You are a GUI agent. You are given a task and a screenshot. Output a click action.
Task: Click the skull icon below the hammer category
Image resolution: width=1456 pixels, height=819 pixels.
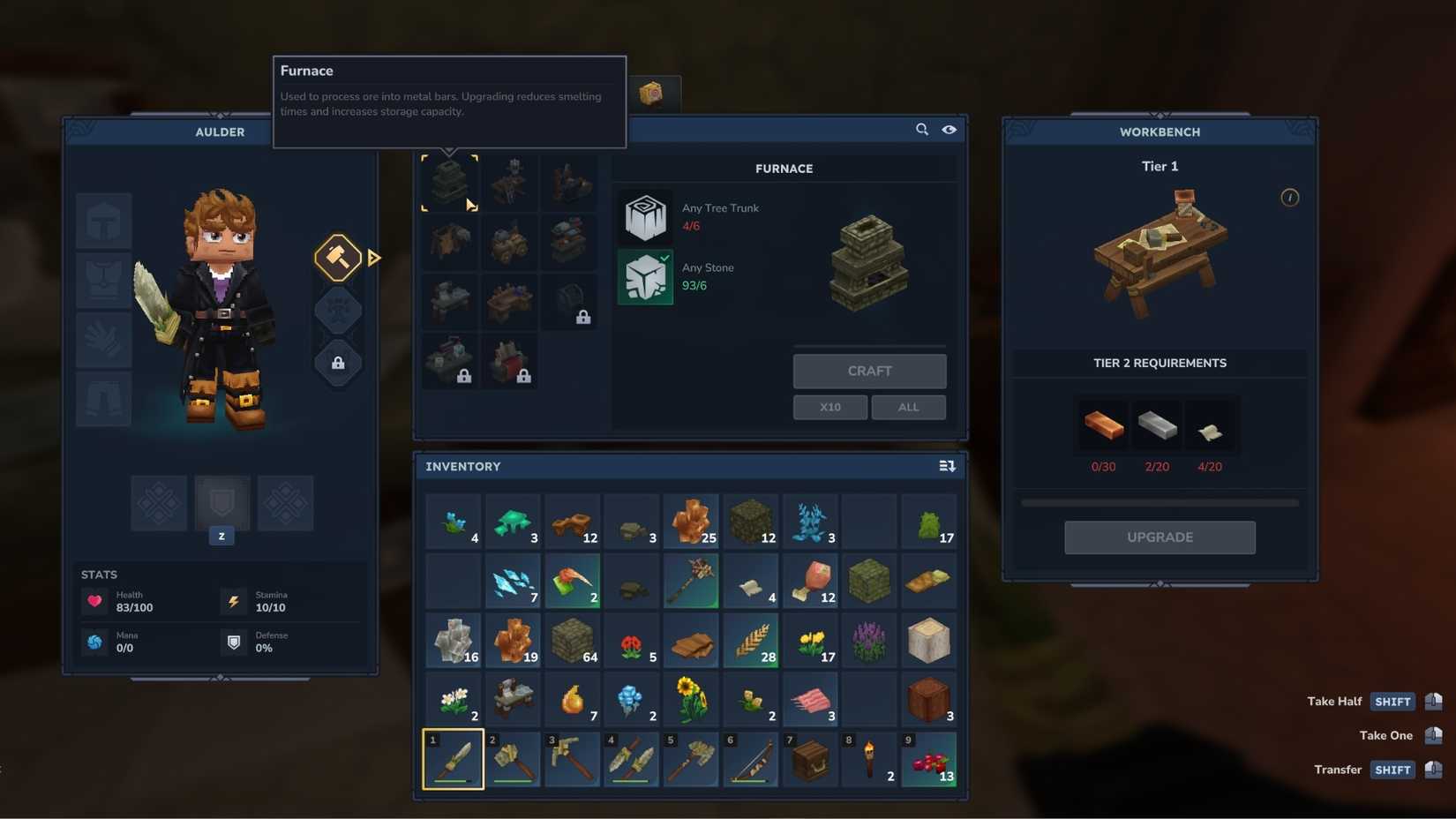[x=338, y=311]
